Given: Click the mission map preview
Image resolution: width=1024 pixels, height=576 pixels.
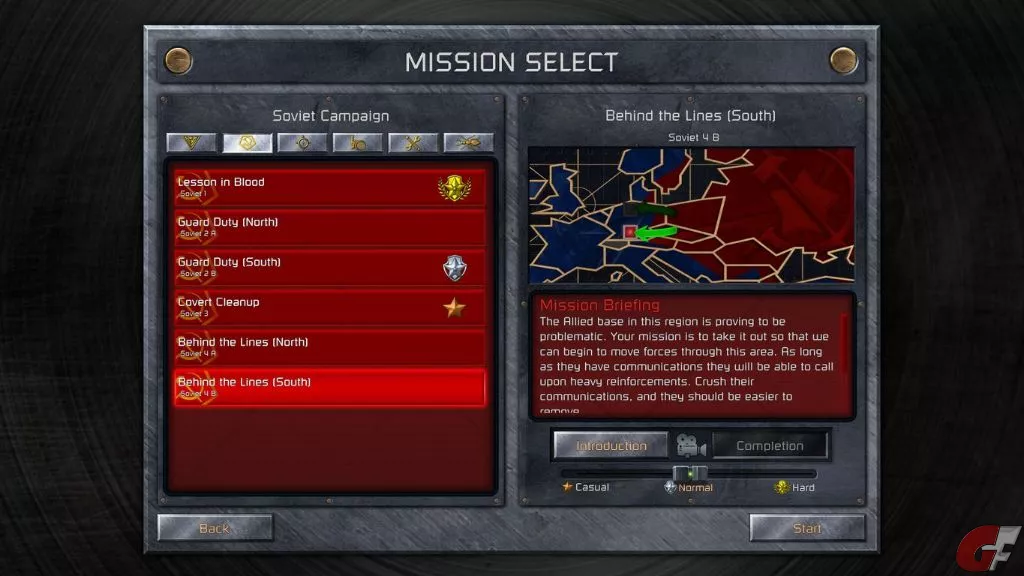Looking at the screenshot, I should (691, 215).
